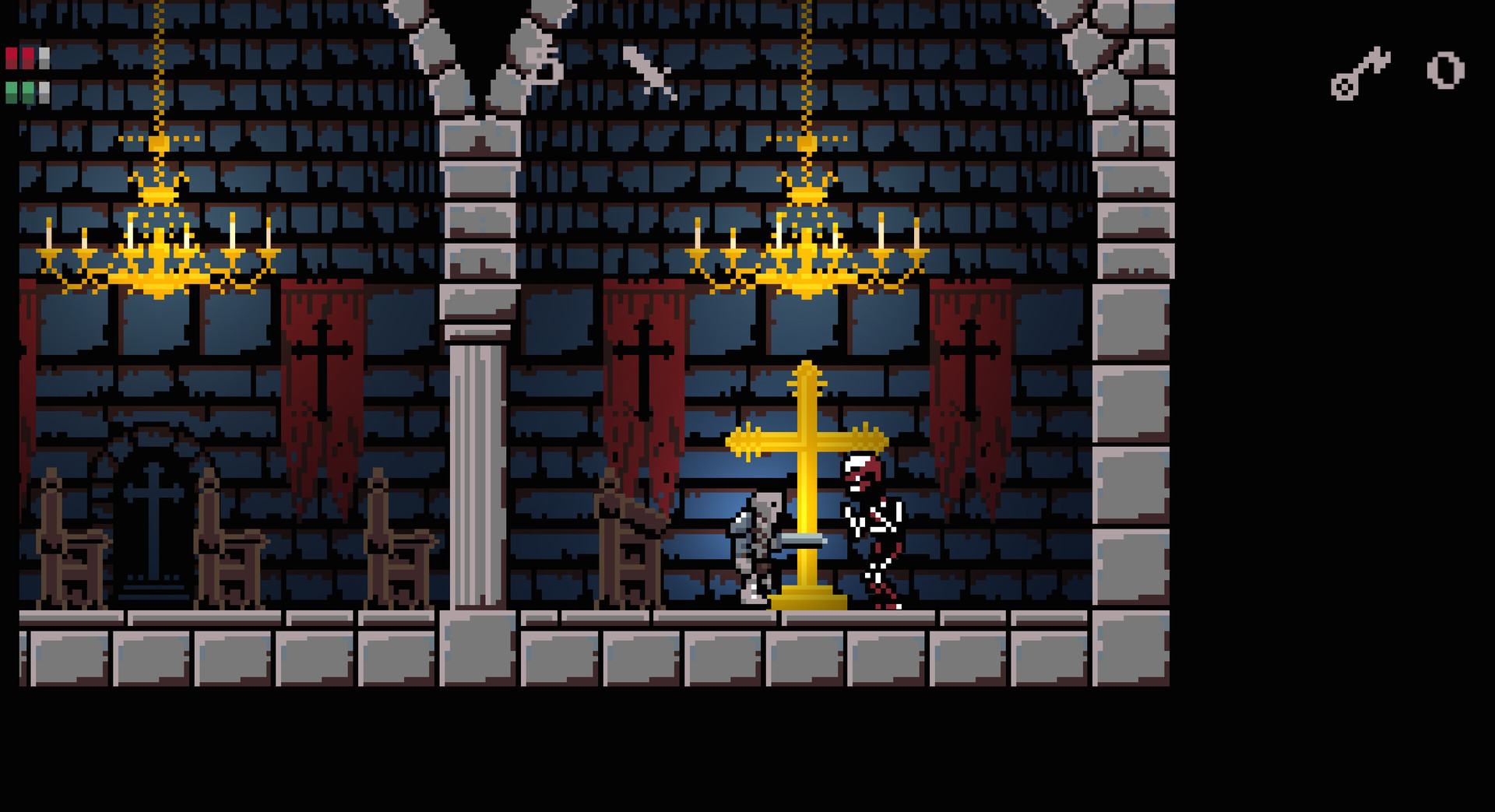Click the white health bar segment

(x=45, y=57)
